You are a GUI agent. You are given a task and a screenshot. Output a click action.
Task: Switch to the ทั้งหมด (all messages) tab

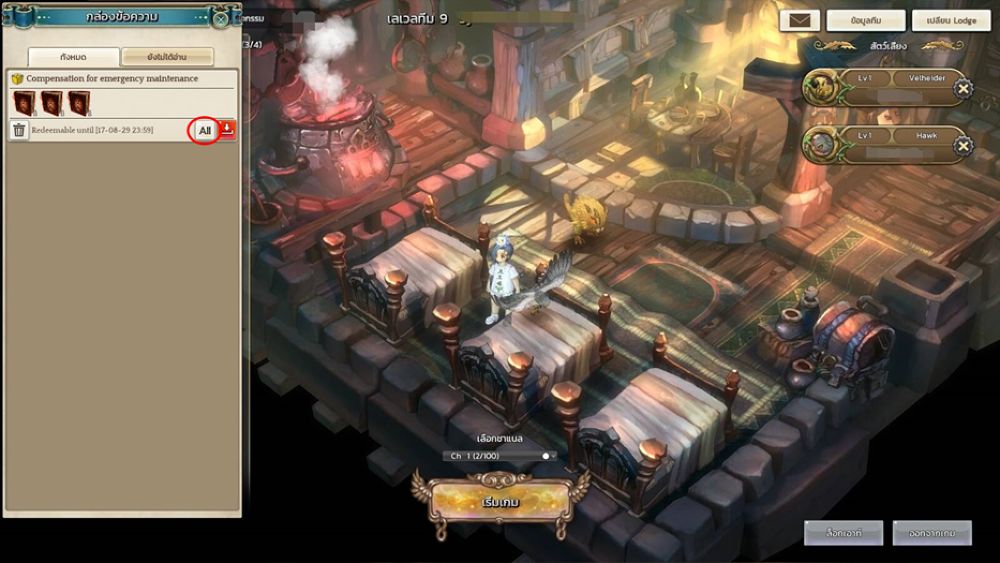pos(73,57)
